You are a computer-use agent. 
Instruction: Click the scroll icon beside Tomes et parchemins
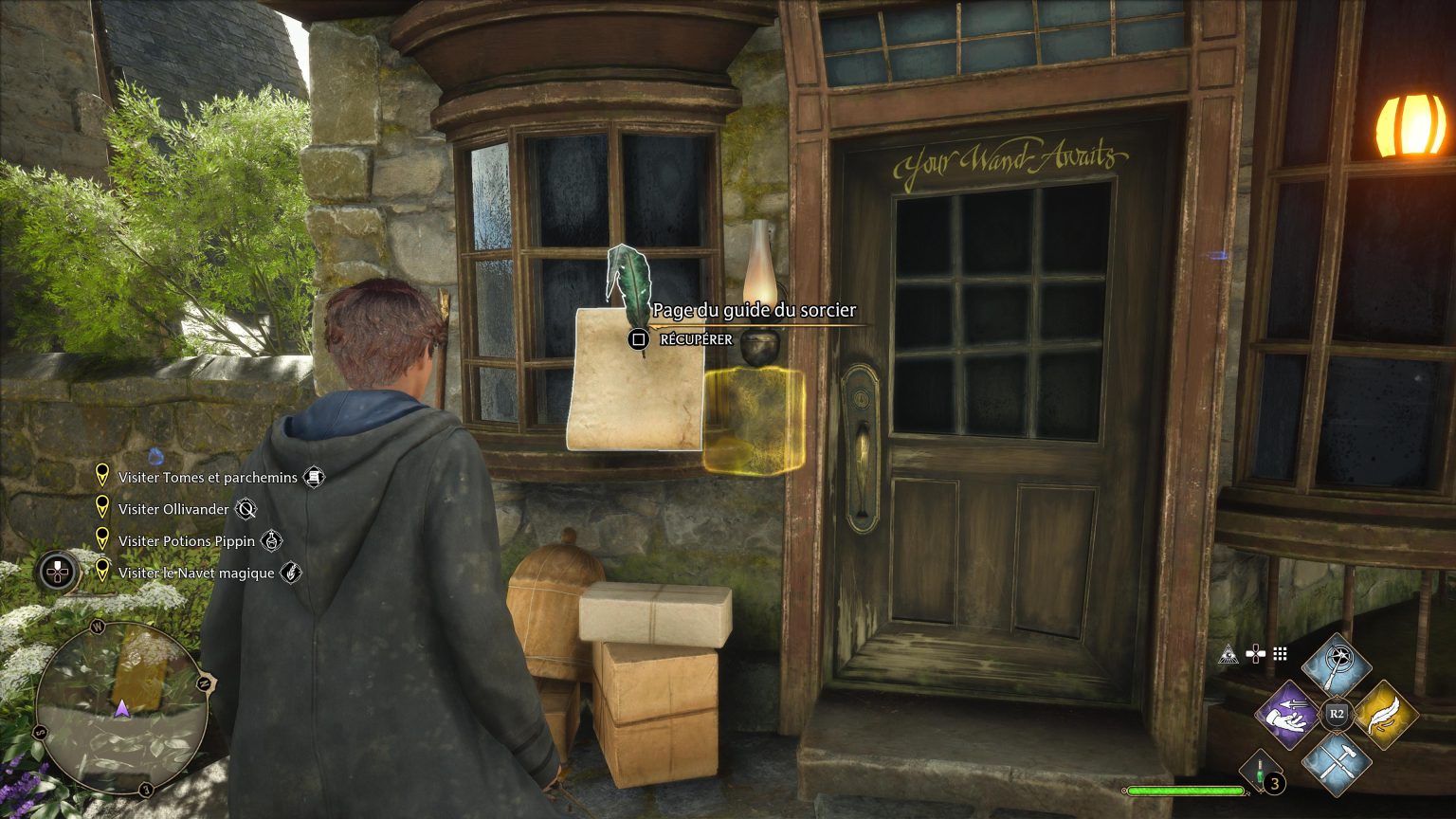click(x=314, y=478)
